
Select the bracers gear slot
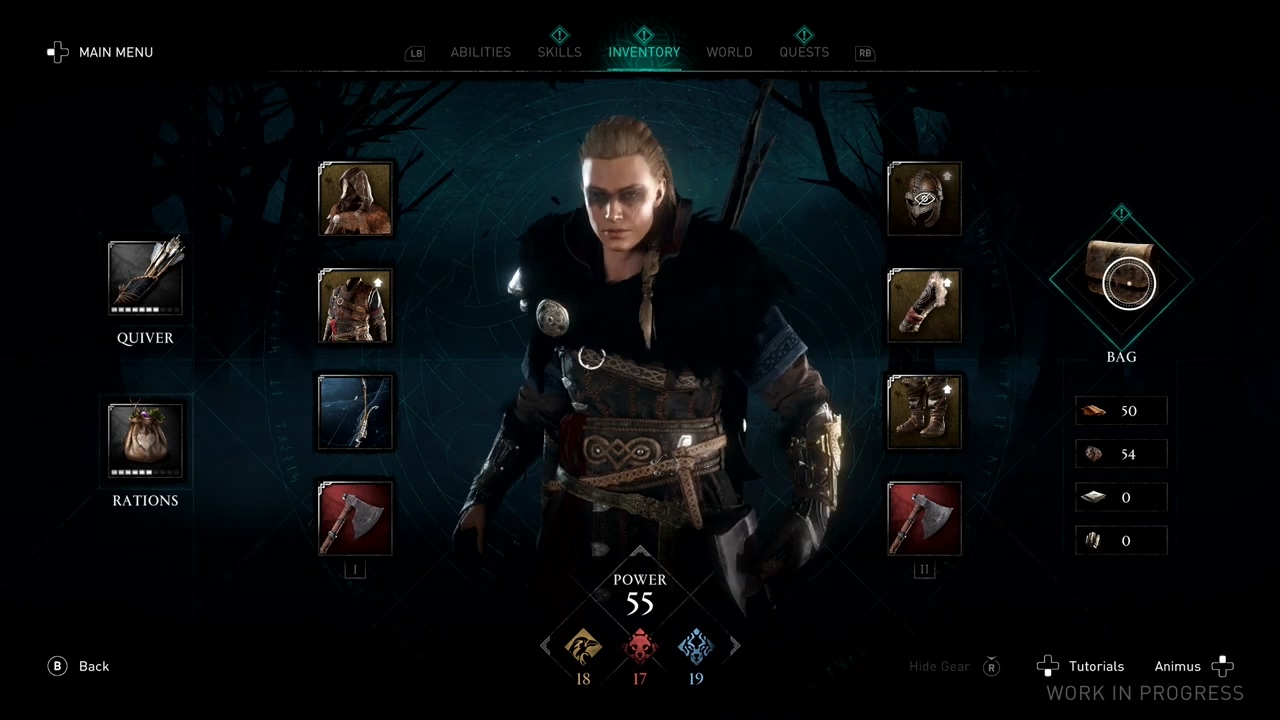click(924, 306)
